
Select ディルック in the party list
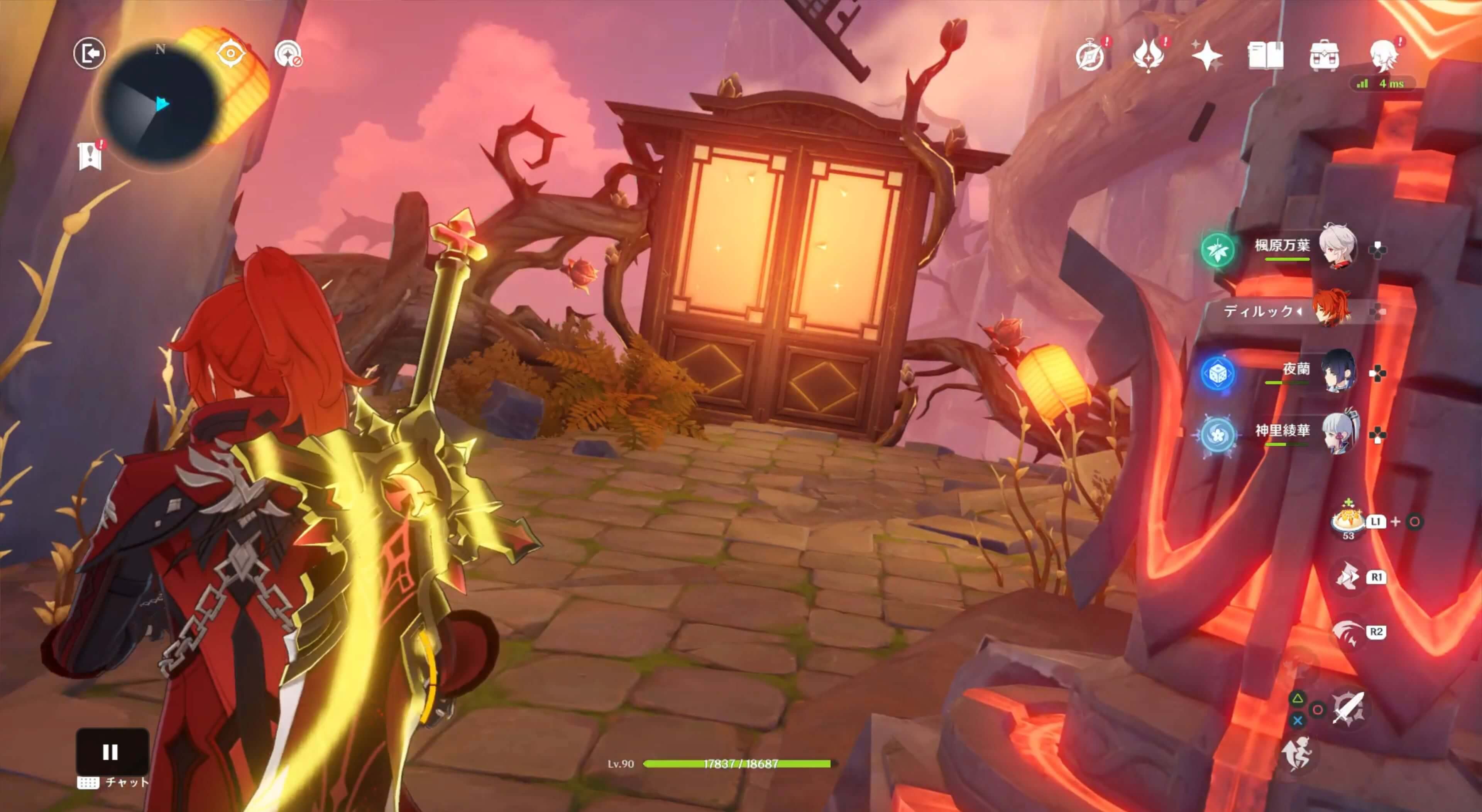pos(1331,311)
